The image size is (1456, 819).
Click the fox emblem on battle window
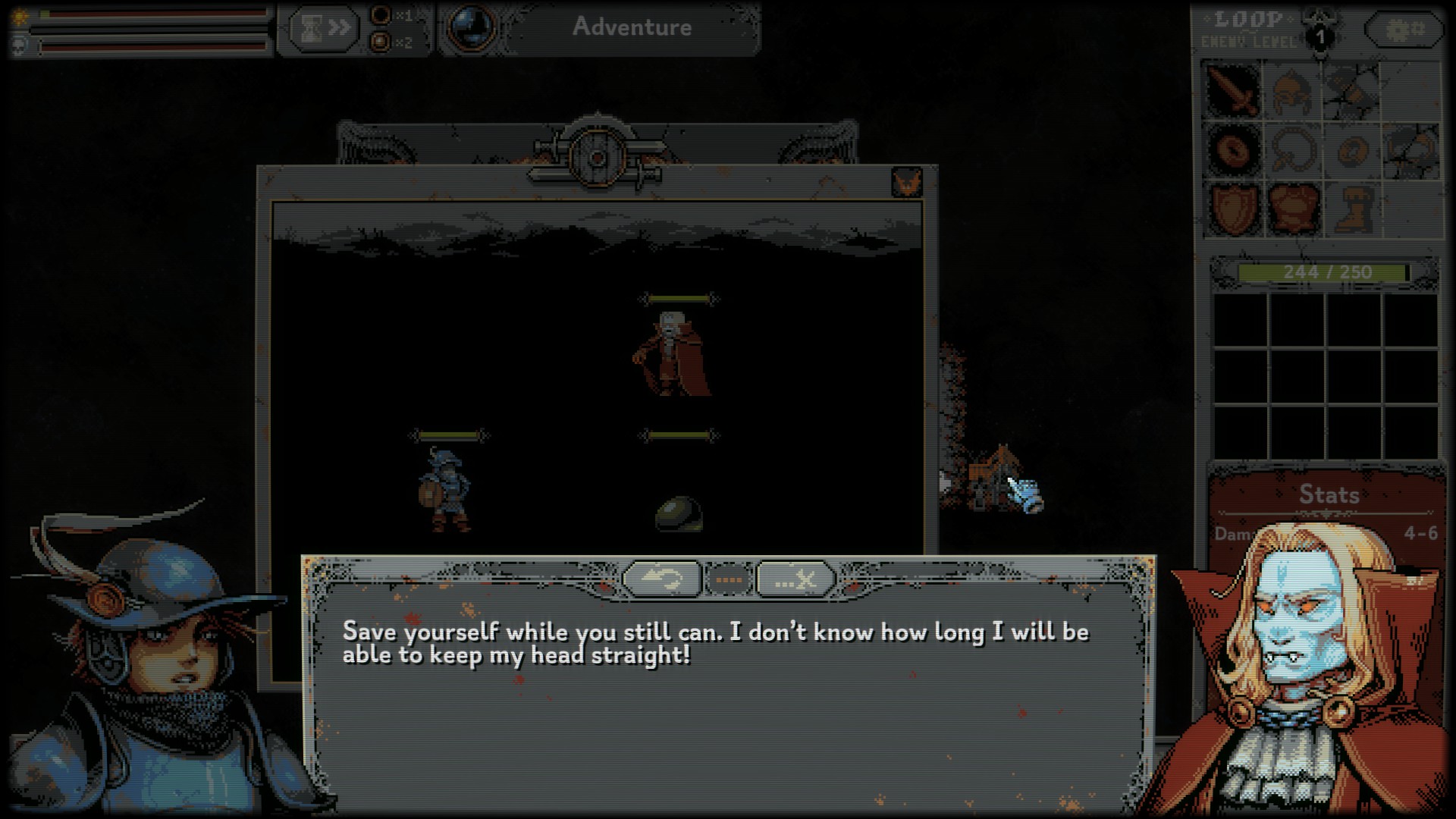[906, 183]
